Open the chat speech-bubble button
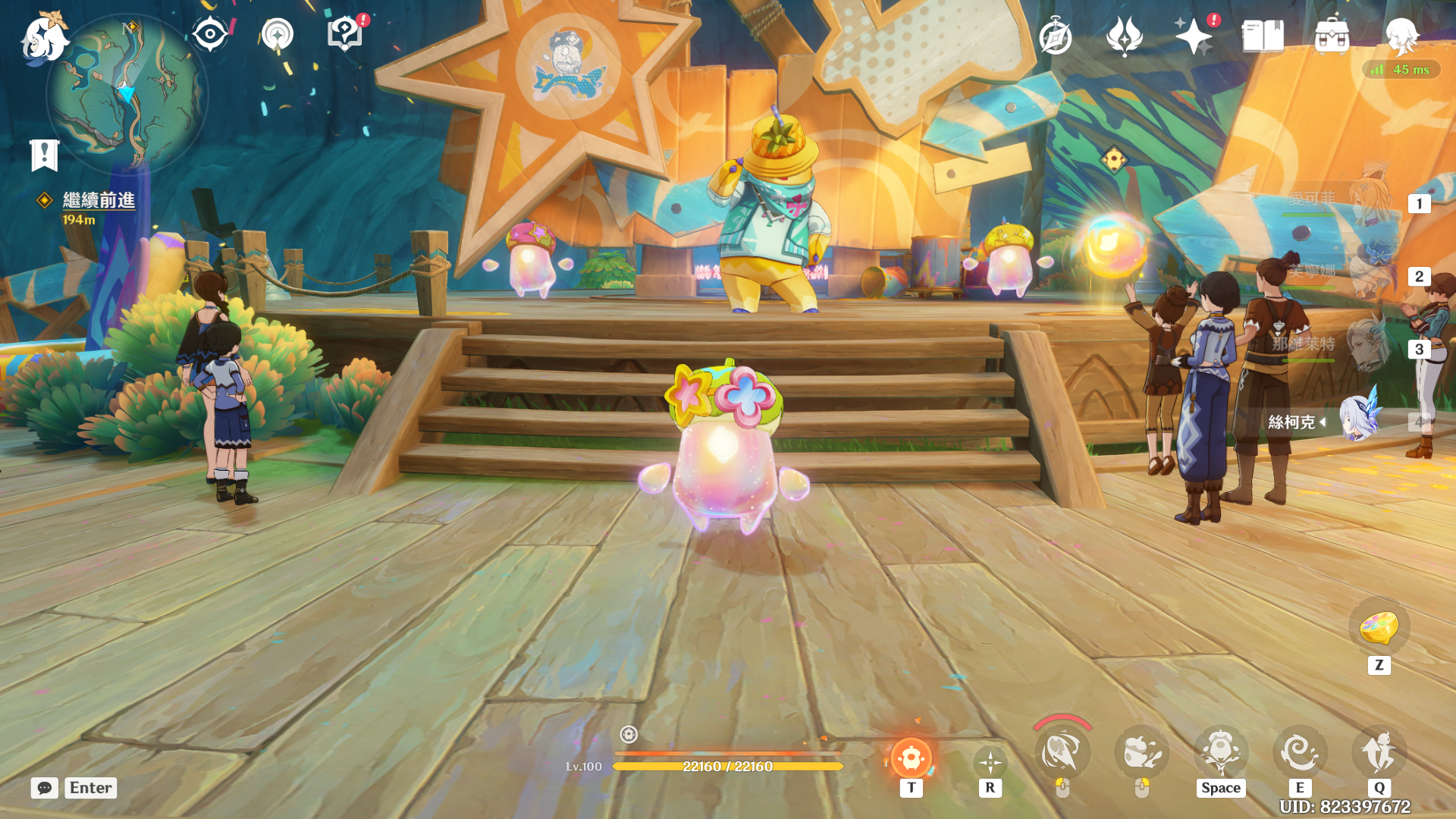 click(44, 788)
